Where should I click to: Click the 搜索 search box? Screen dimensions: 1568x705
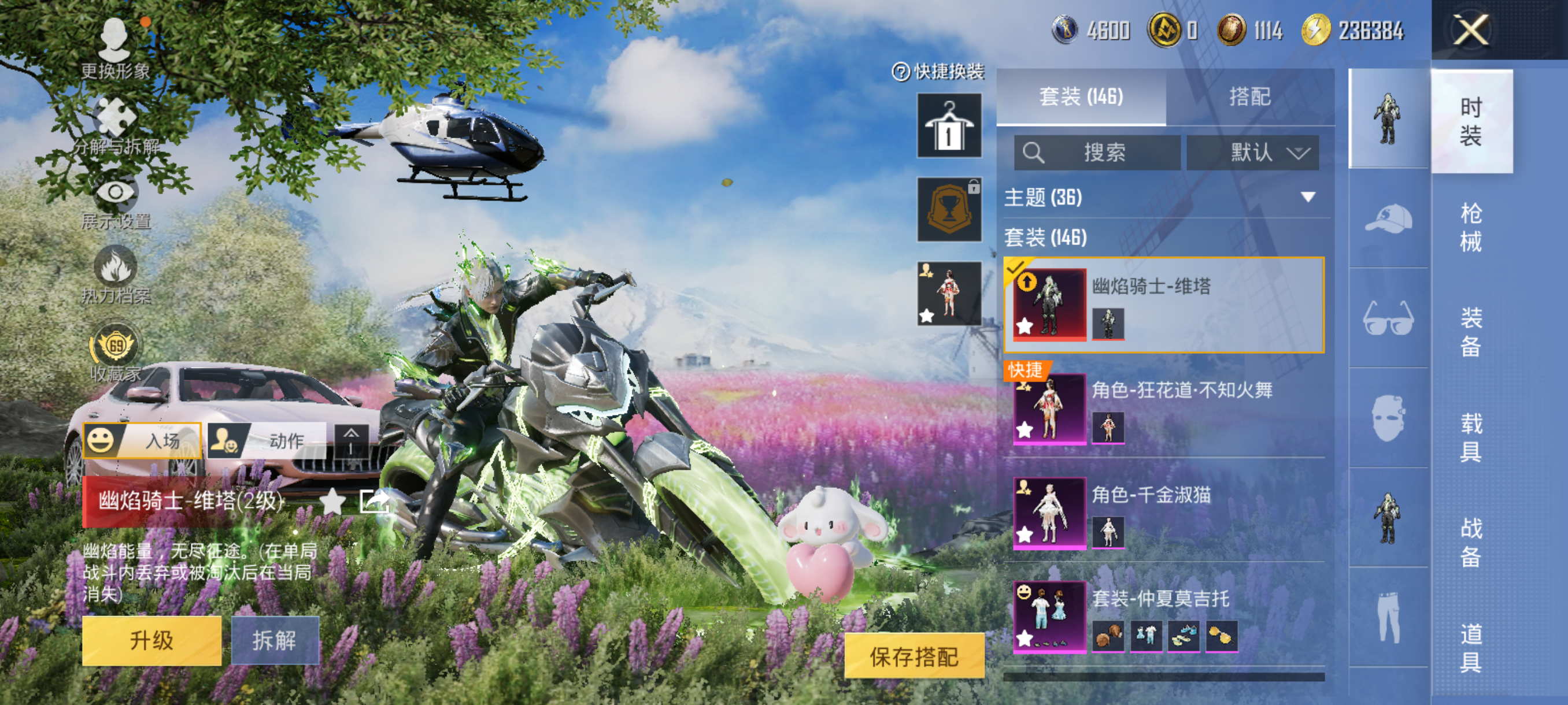pyautogui.click(x=1097, y=152)
